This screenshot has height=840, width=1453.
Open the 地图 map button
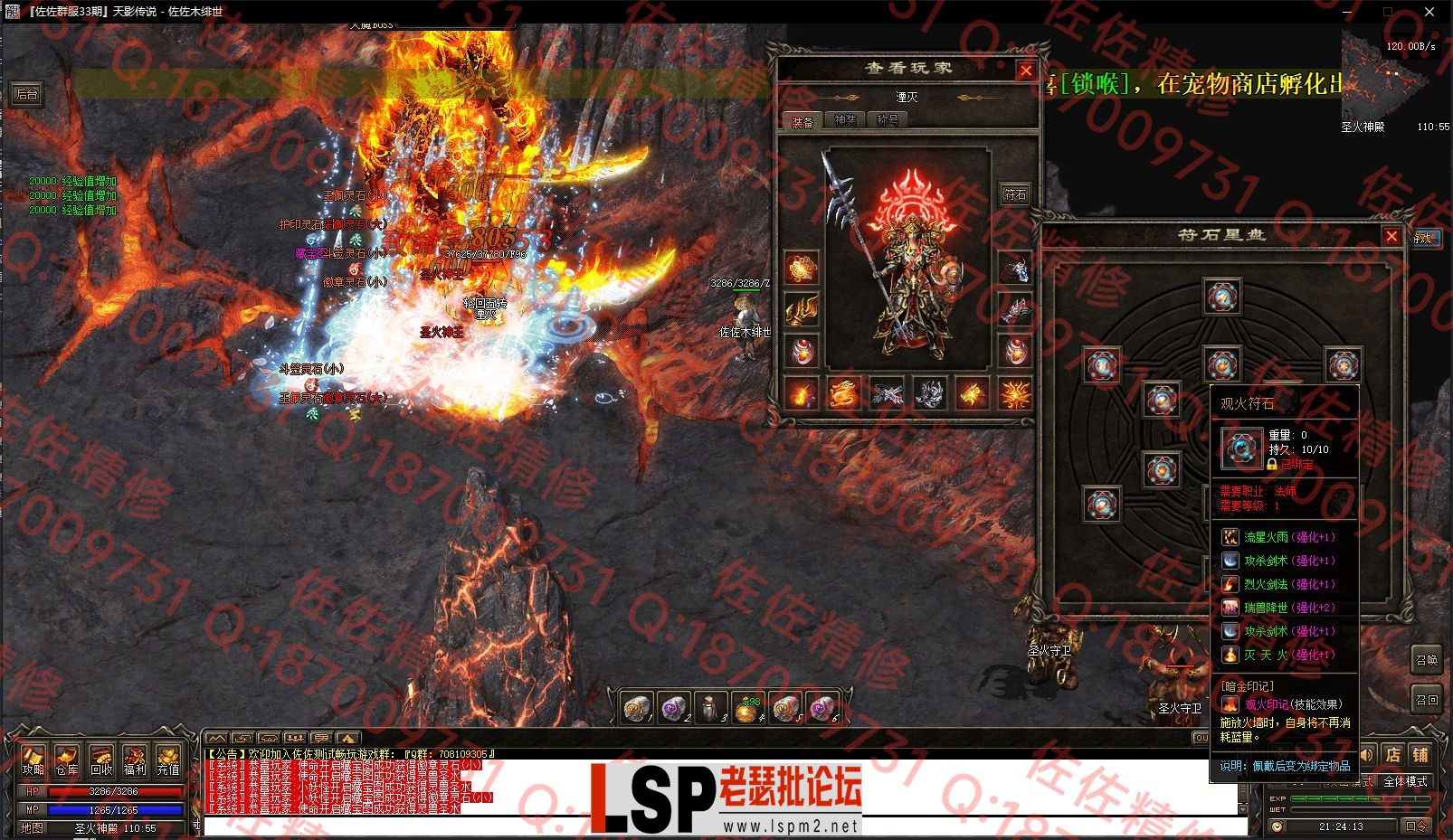point(32,827)
